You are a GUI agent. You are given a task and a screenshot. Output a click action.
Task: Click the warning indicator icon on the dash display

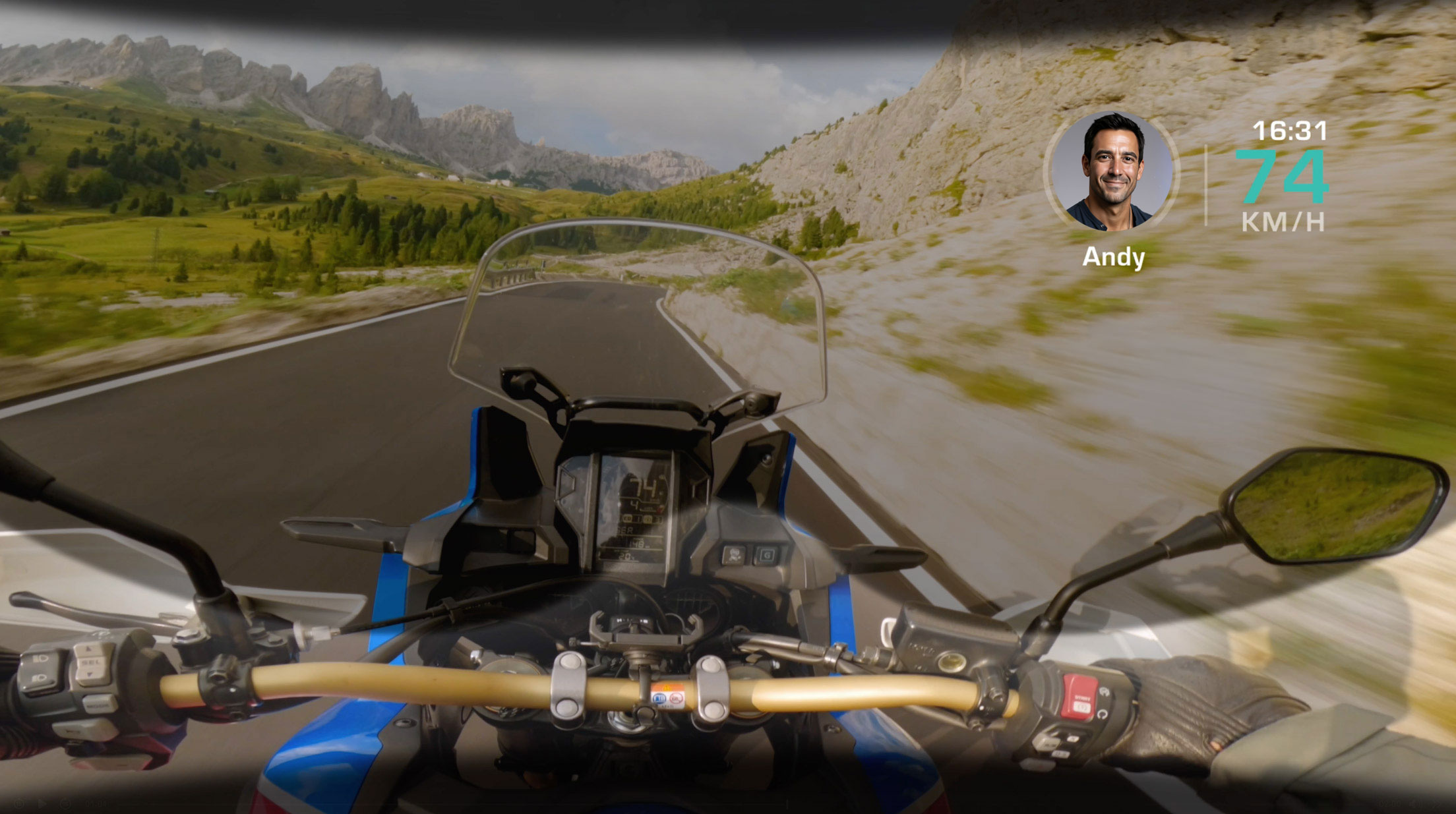pyautogui.click(x=659, y=508)
